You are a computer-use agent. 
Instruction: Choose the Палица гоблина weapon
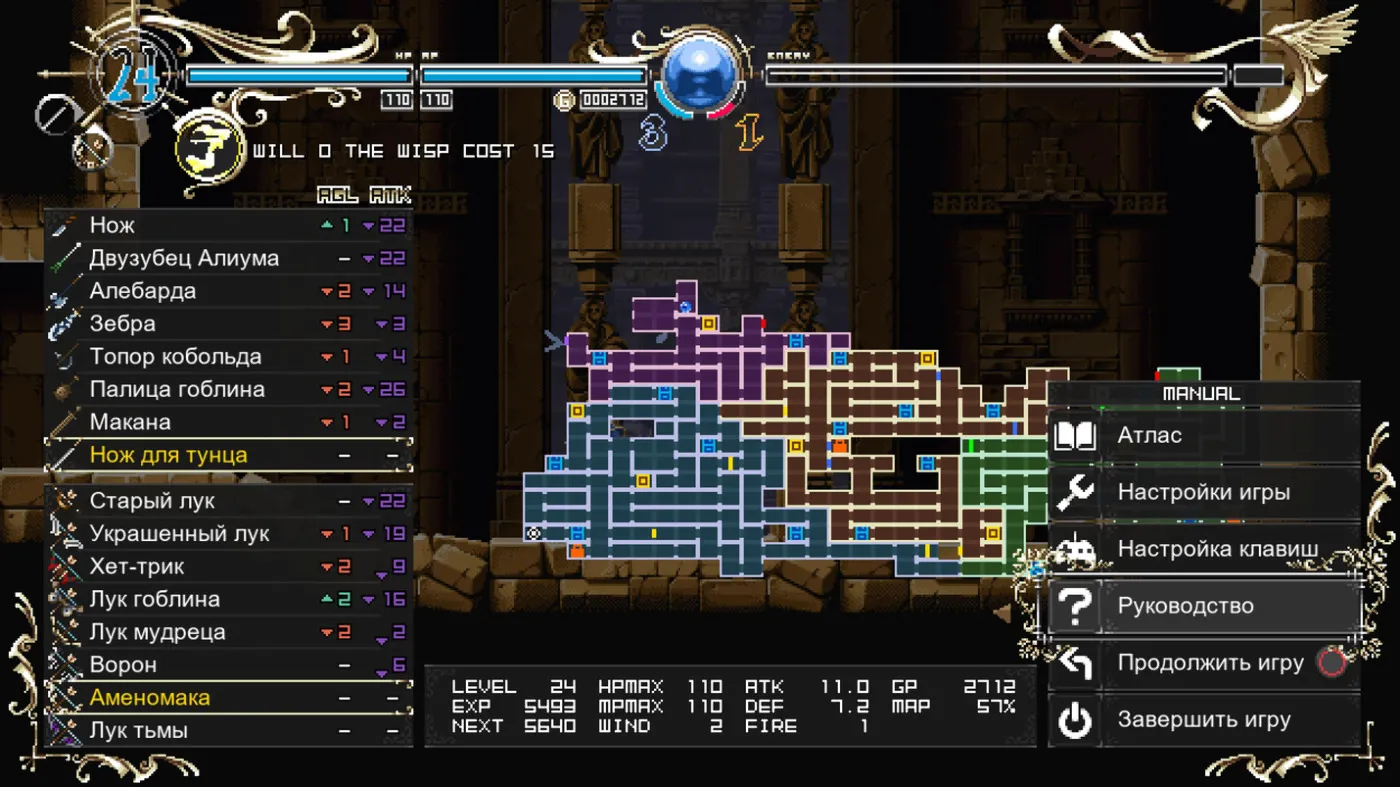pos(228,389)
